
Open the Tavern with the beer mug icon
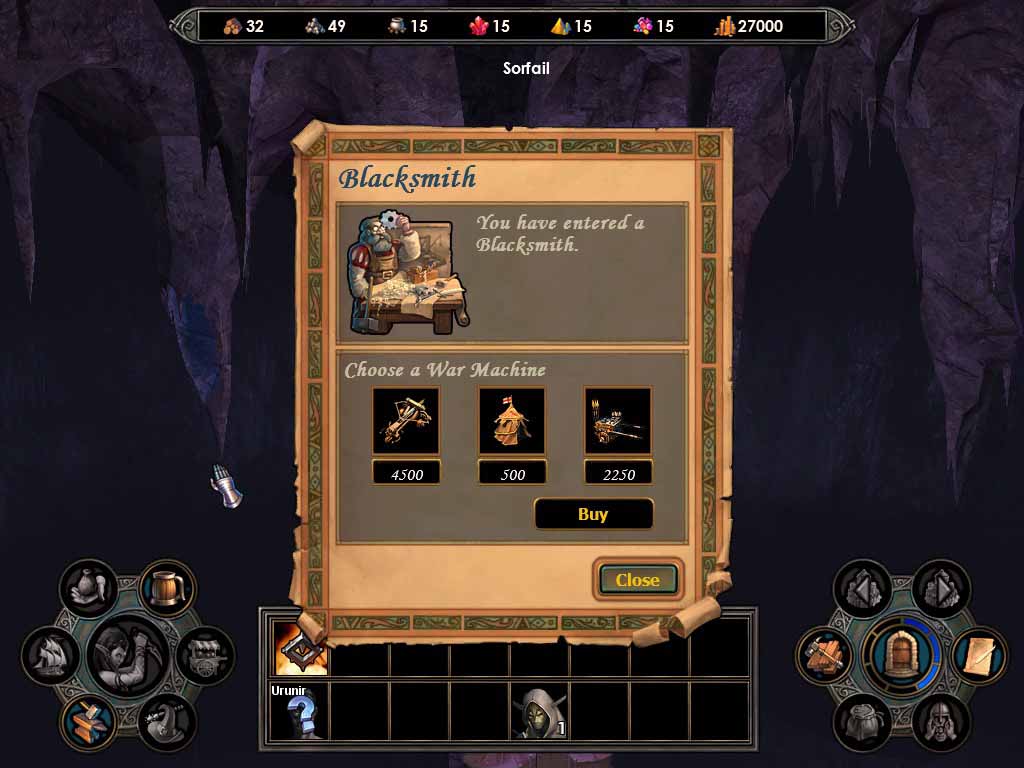coord(167,587)
